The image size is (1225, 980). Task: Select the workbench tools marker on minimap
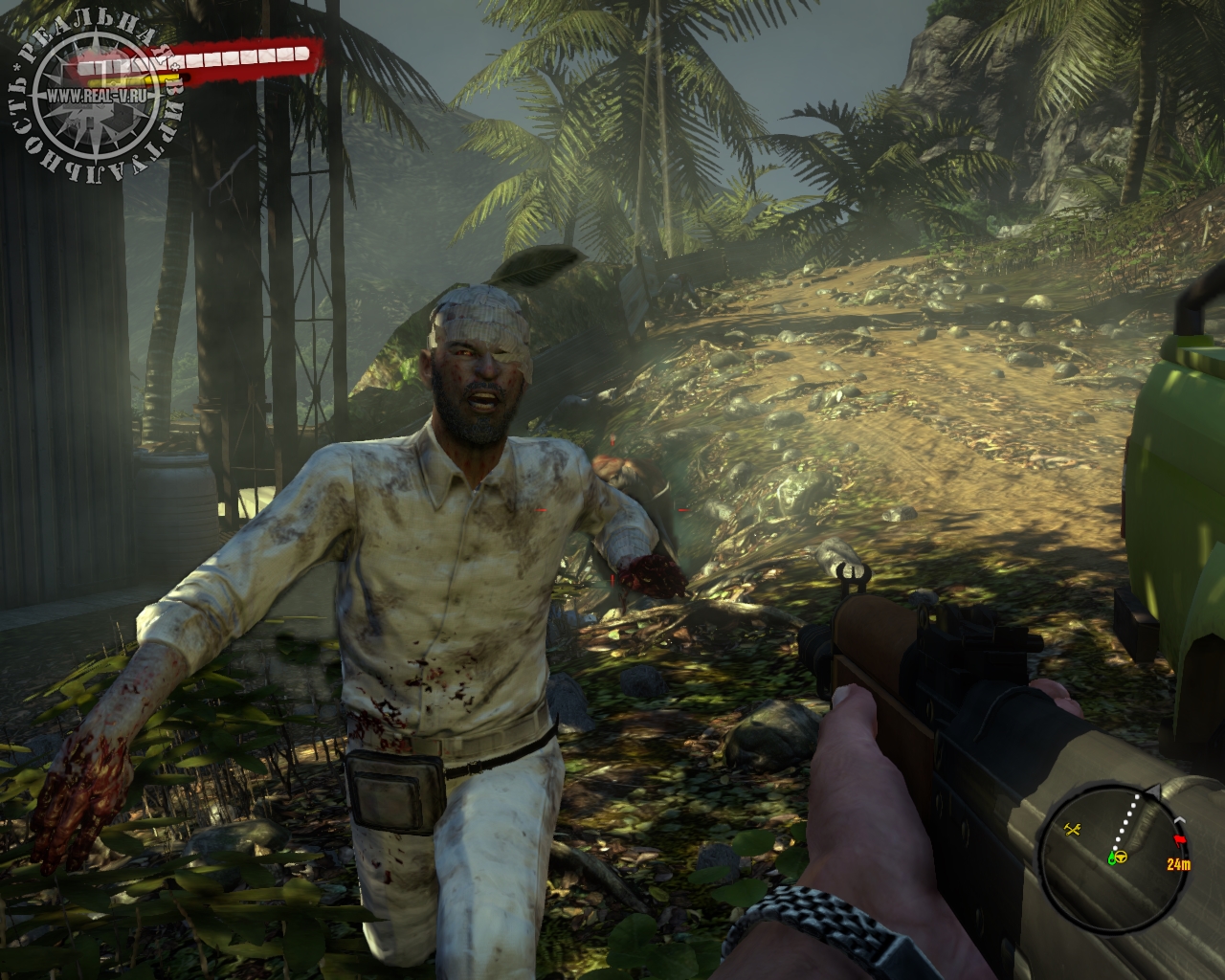click(1074, 830)
